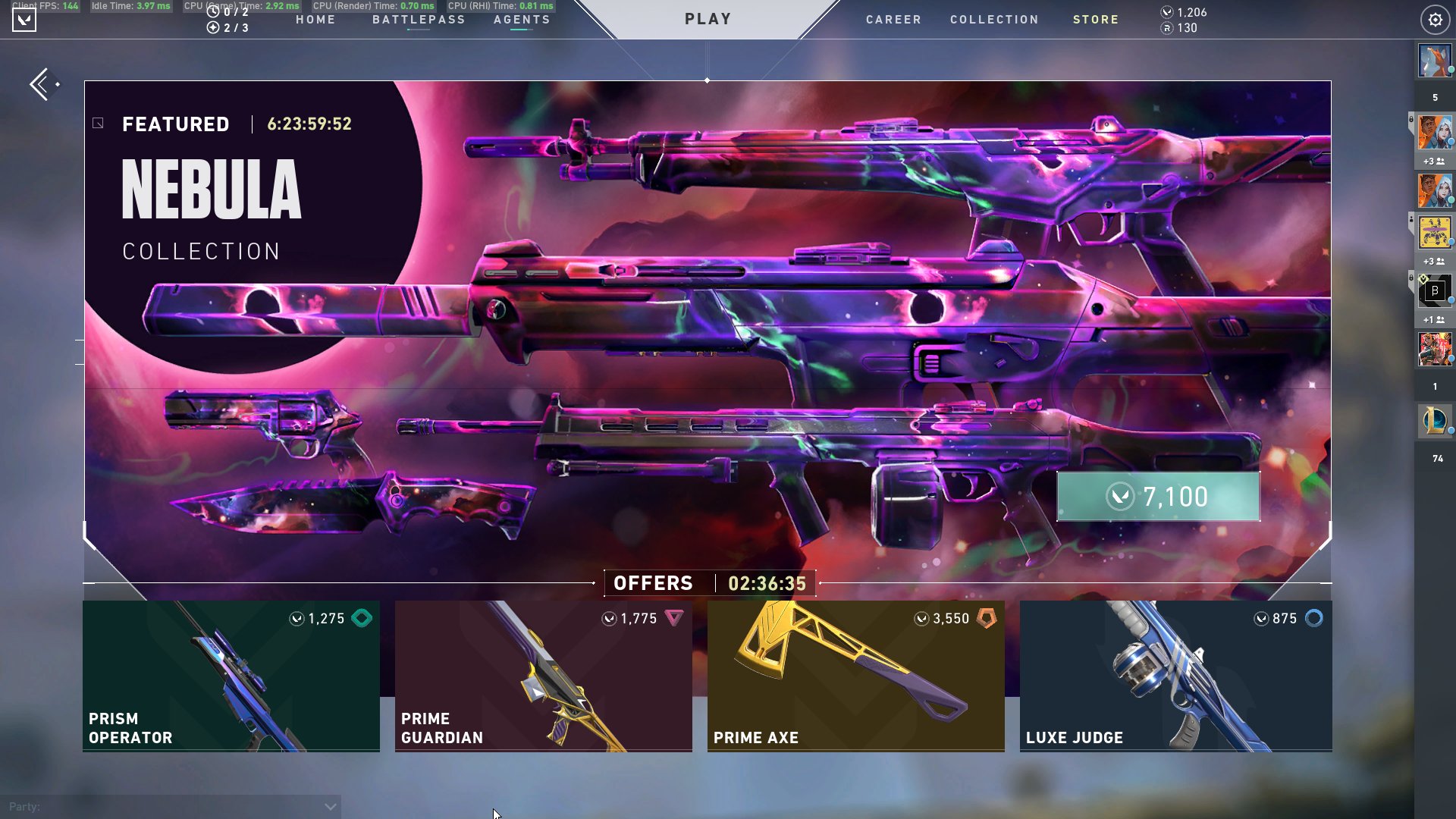
Task: Open the League of Legends icon in sidebar
Action: [1435, 421]
